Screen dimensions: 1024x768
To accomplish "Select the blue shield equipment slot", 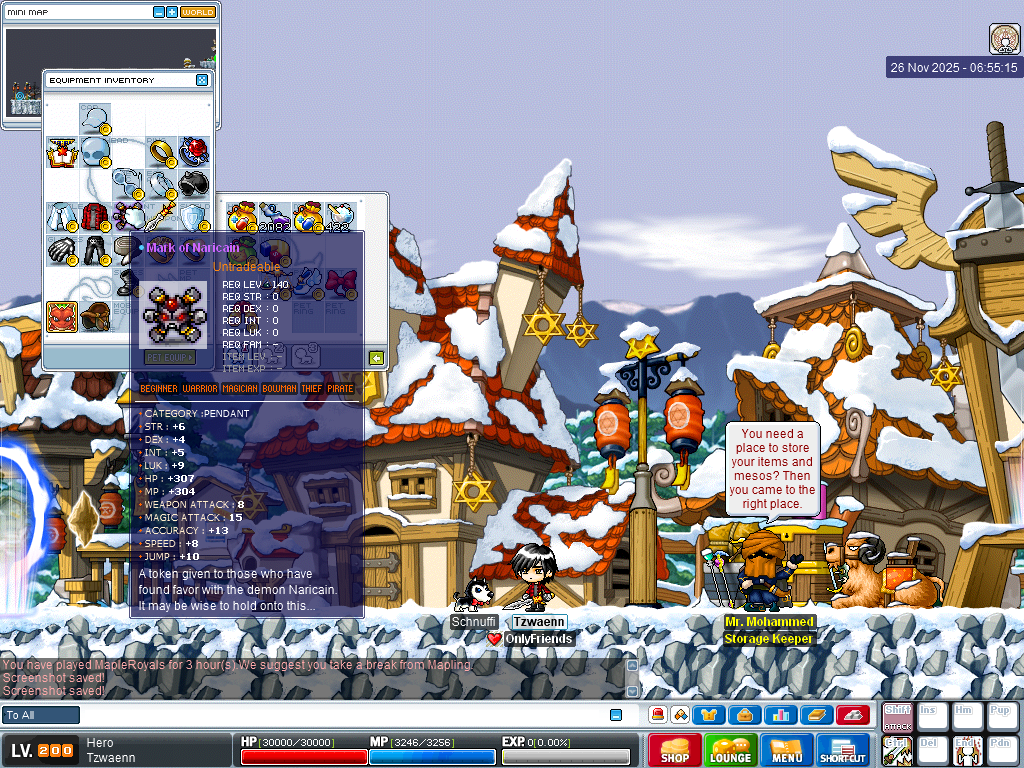I will [x=193, y=216].
